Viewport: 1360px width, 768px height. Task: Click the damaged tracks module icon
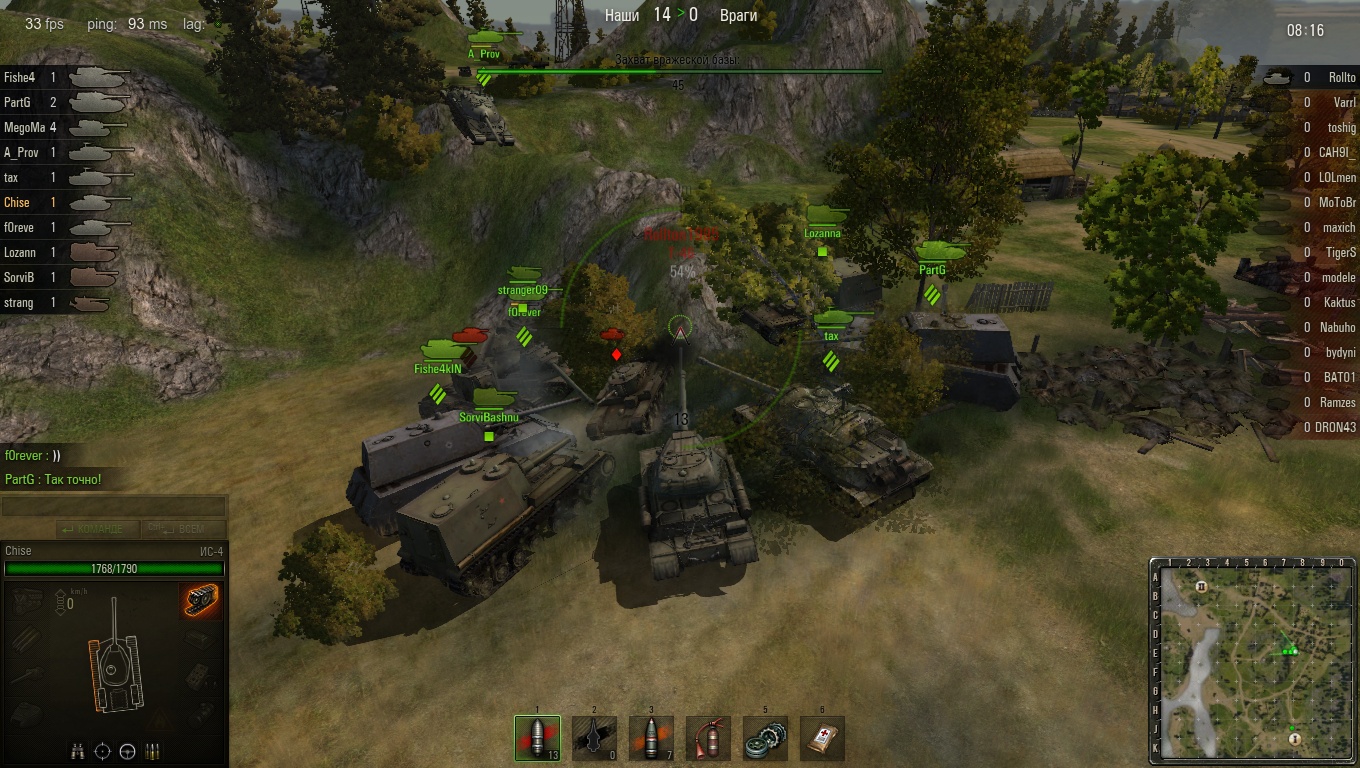pyautogui.click(x=201, y=601)
